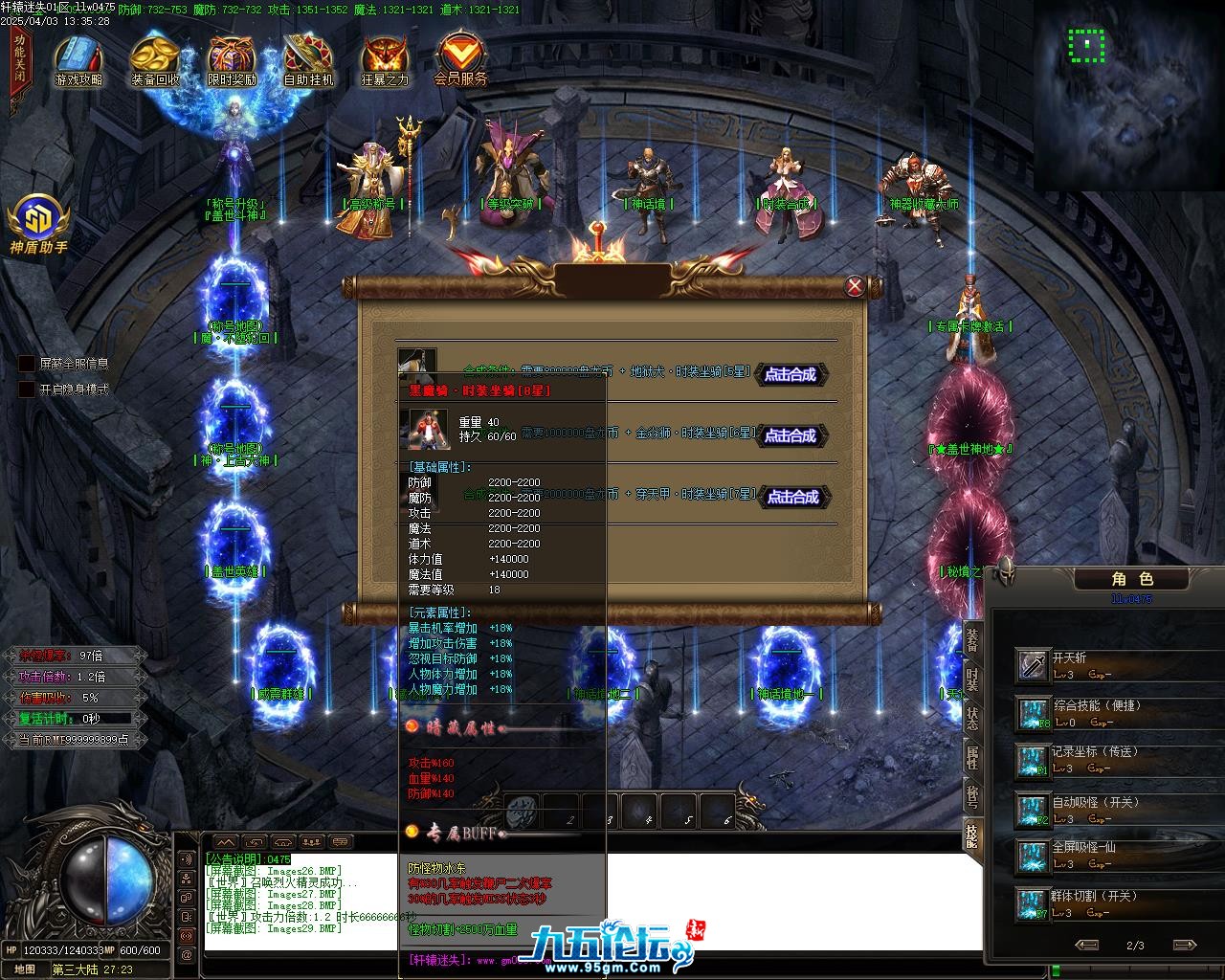This screenshot has width=1225, height=980.
Task: Close the mount synthesis dialog
Action: 855,285
